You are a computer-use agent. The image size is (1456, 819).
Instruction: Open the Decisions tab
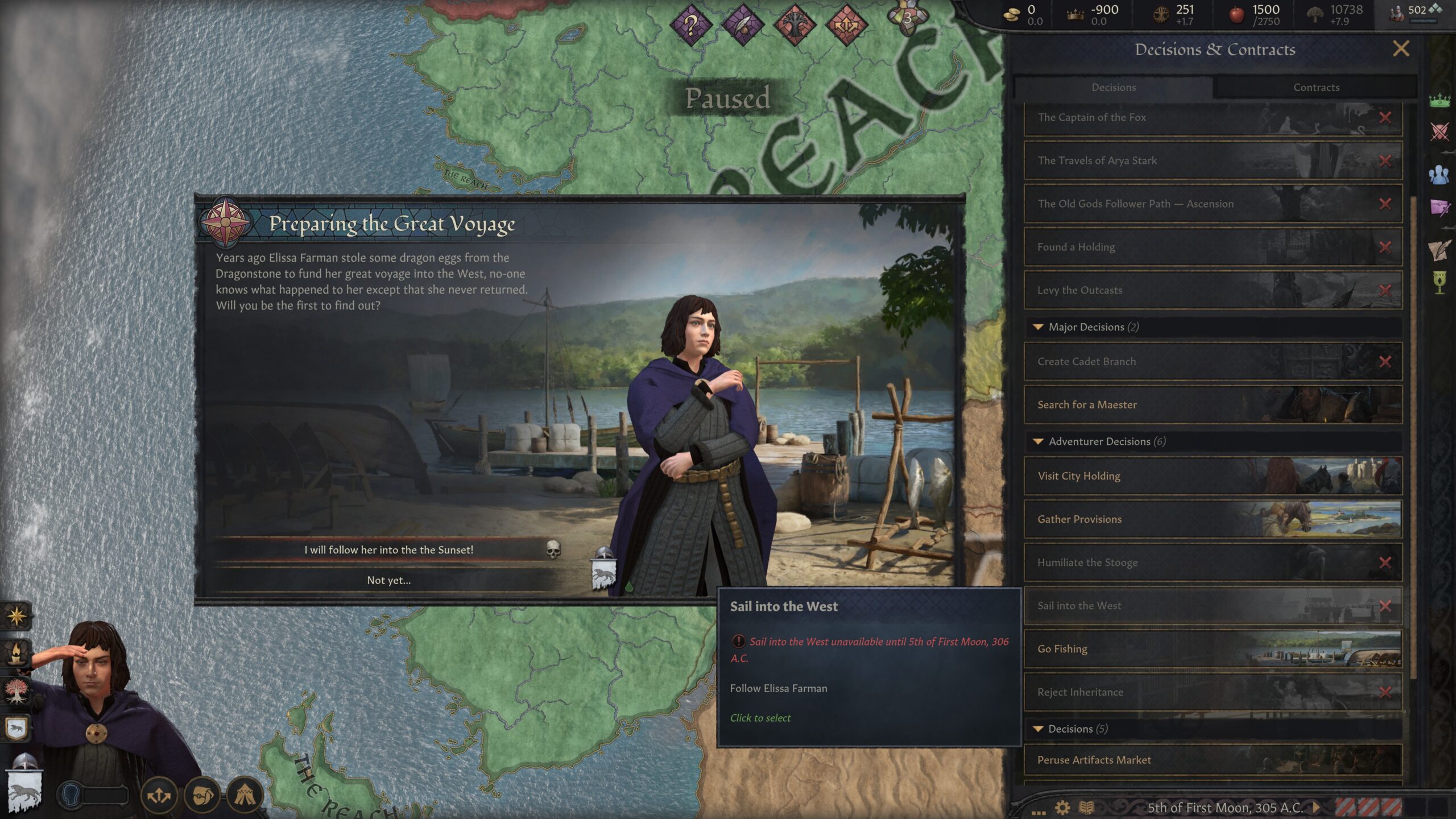point(1113,88)
